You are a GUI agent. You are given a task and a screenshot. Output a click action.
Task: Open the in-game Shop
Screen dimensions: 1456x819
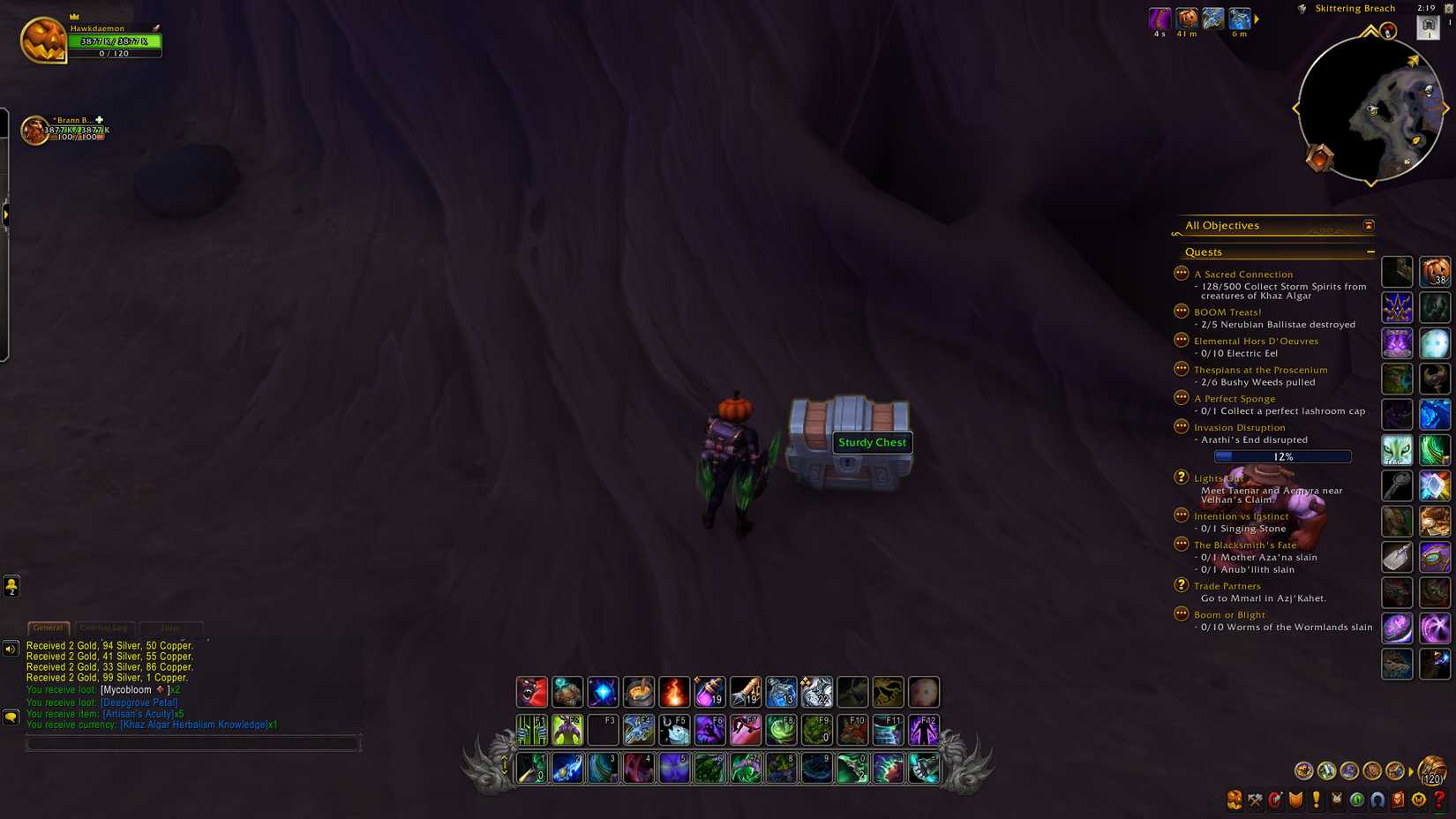coord(1417,800)
